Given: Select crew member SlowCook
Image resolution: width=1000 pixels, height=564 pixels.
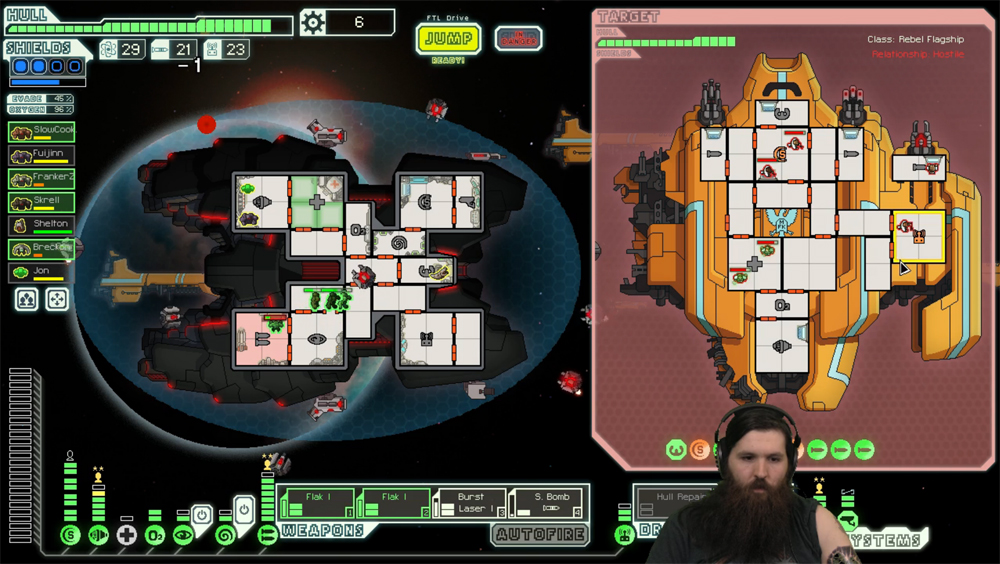Looking at the screenshot, I should pos(42,131).
